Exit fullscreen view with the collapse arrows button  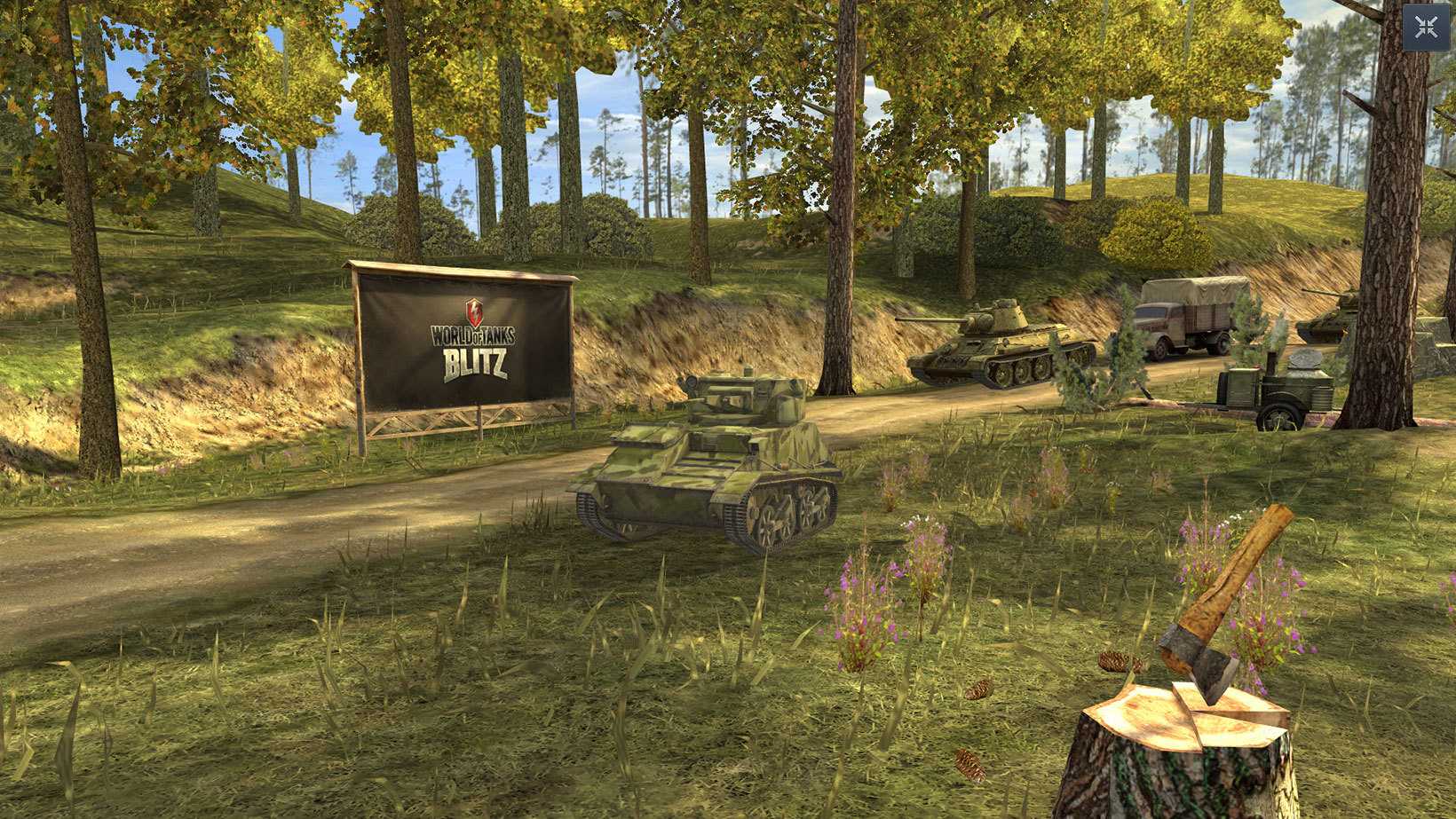[x=1426, y=28]
